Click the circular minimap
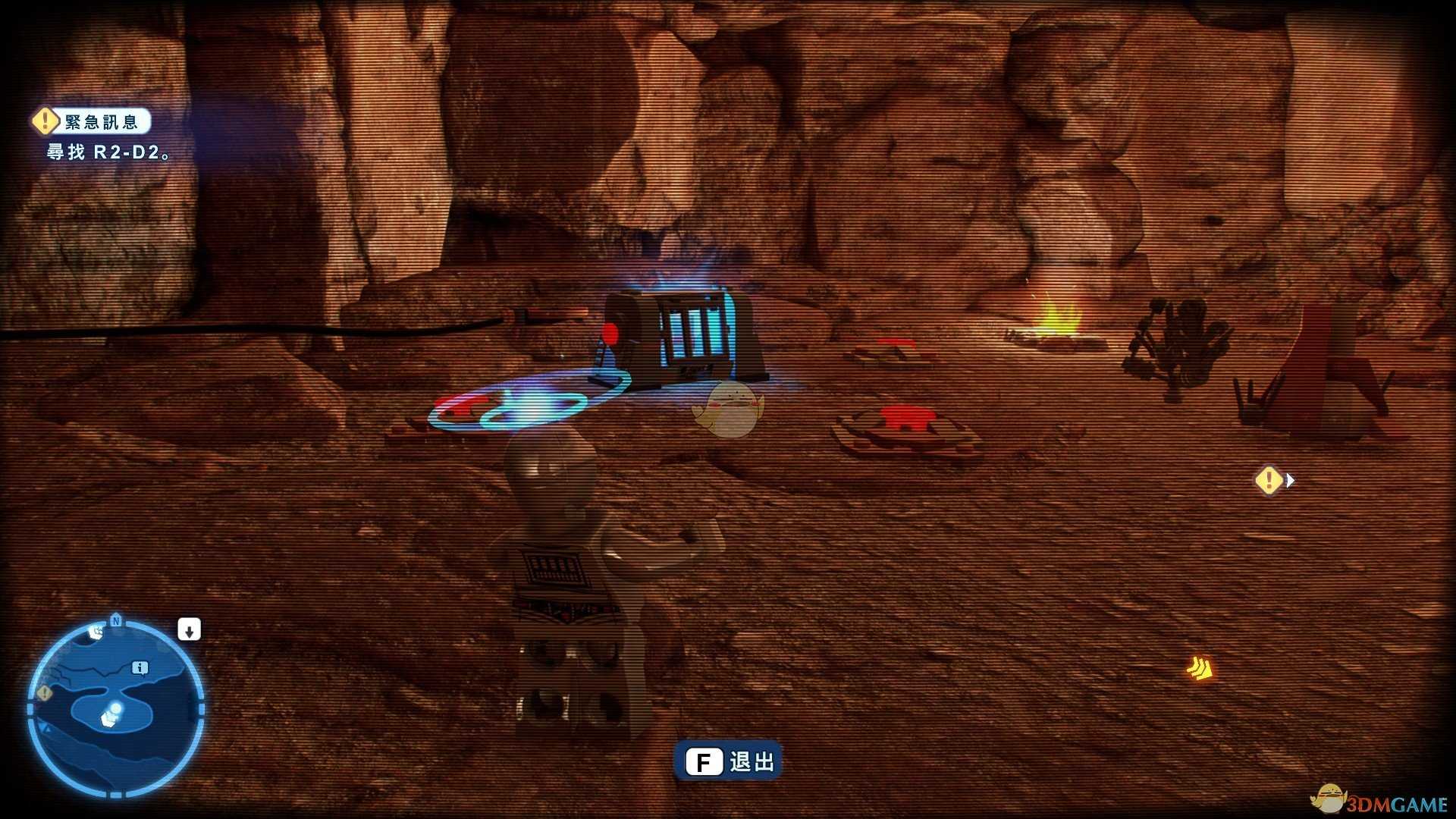Image resolution: width=1456 pixels, height=819 pixels. (x=116, y=709)
